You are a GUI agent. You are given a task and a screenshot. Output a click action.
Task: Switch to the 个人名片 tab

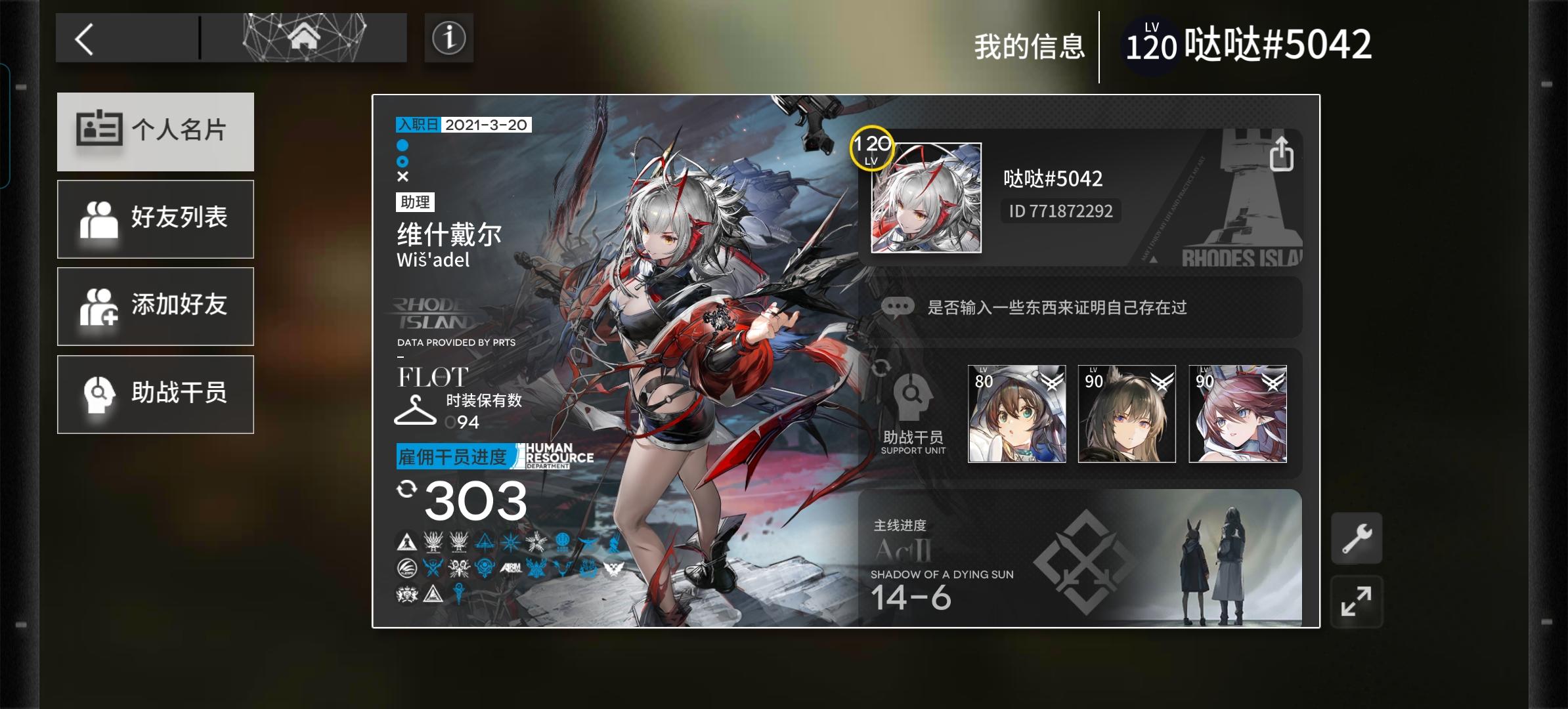pos(155,131)
